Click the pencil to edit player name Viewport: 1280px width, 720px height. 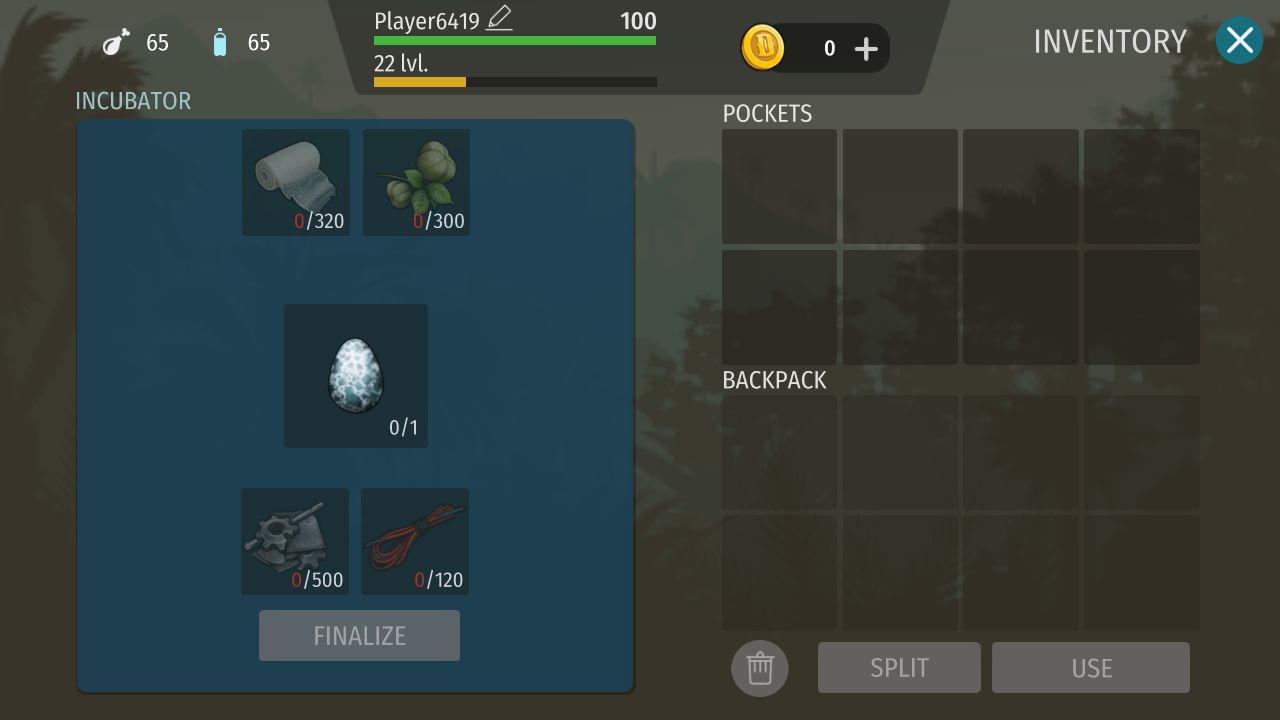tap(498, 18)
